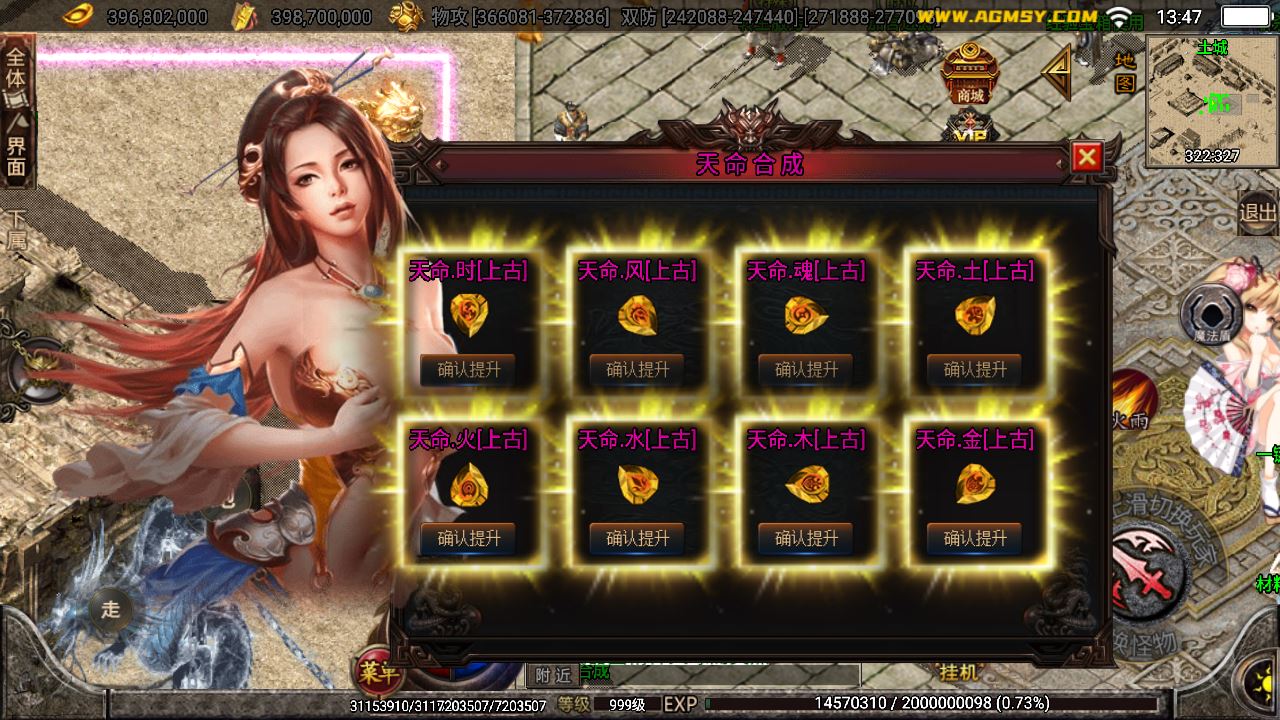Image resolution: width=1280 pixels, height=720 pixels.
Task: Confirm upgrade for 天命.魂[上古]
Action: (806, 369)
